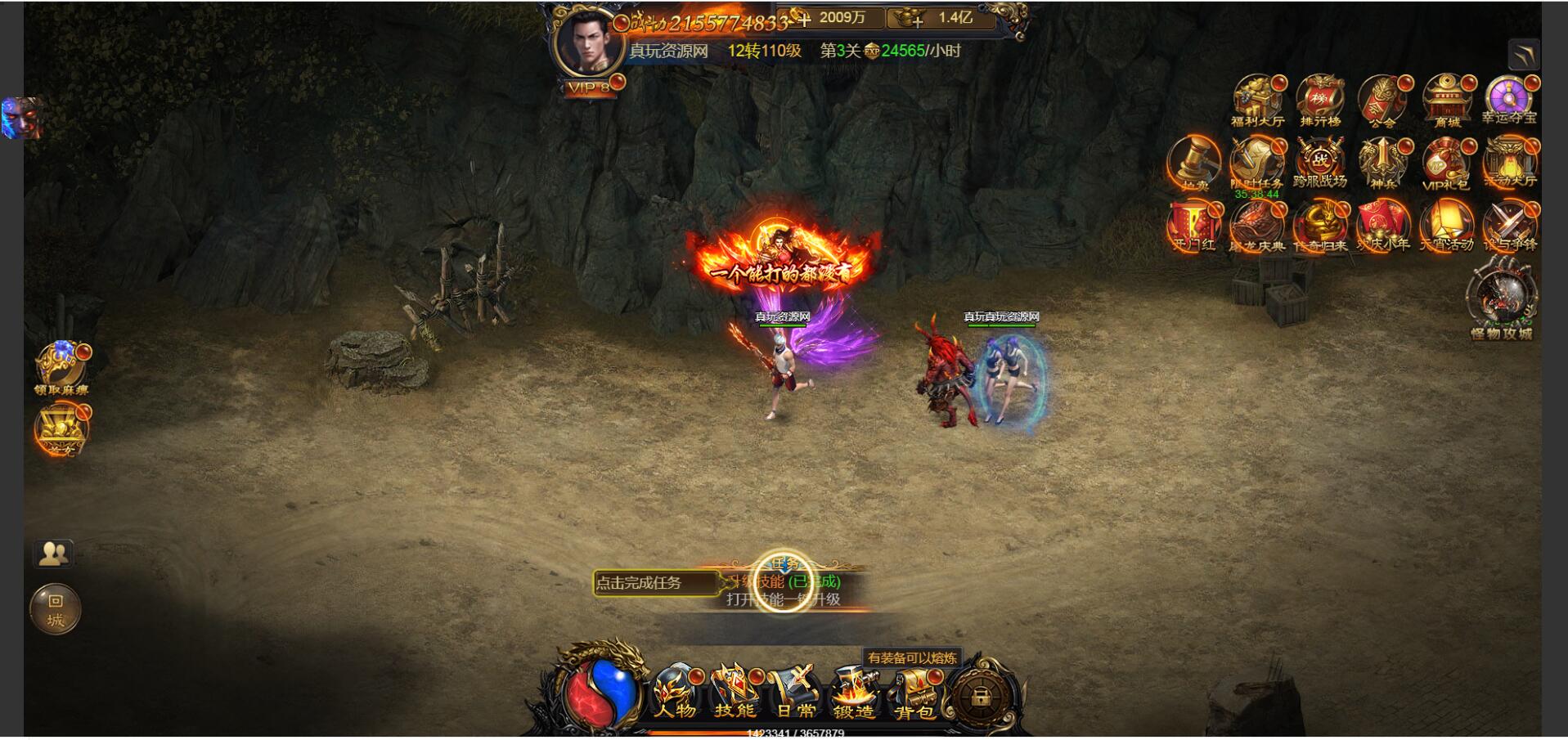Collapse the top-right icon panel arrow

point(1524,55)
